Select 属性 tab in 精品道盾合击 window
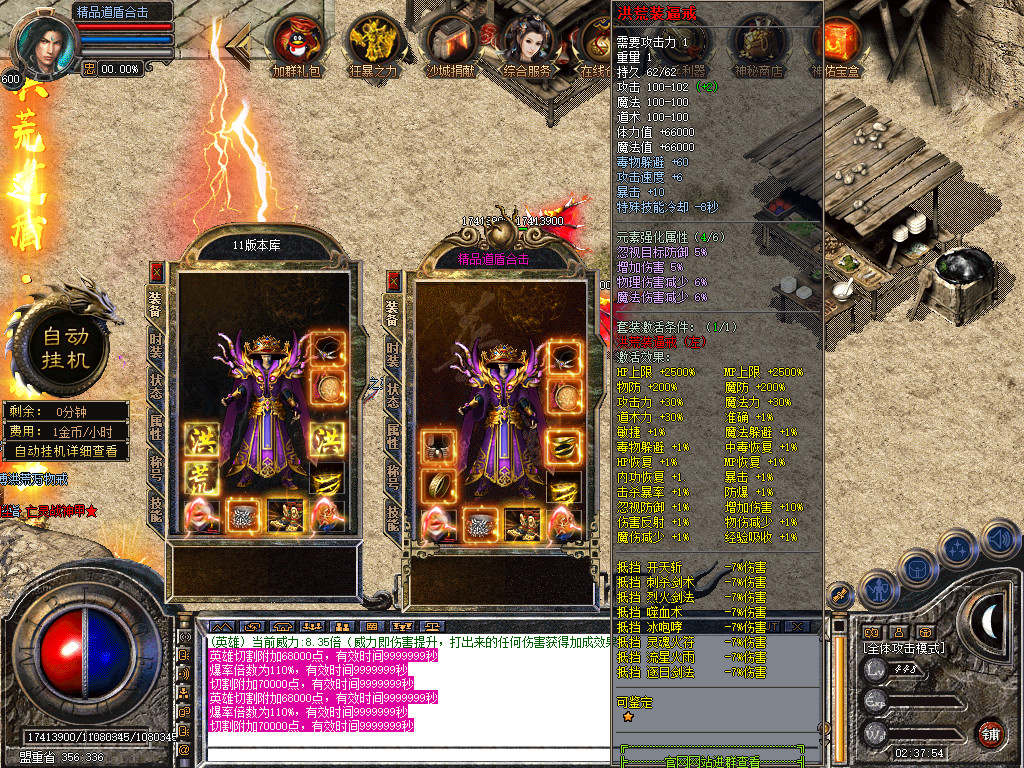1024x768 pixels. (392, 436)
